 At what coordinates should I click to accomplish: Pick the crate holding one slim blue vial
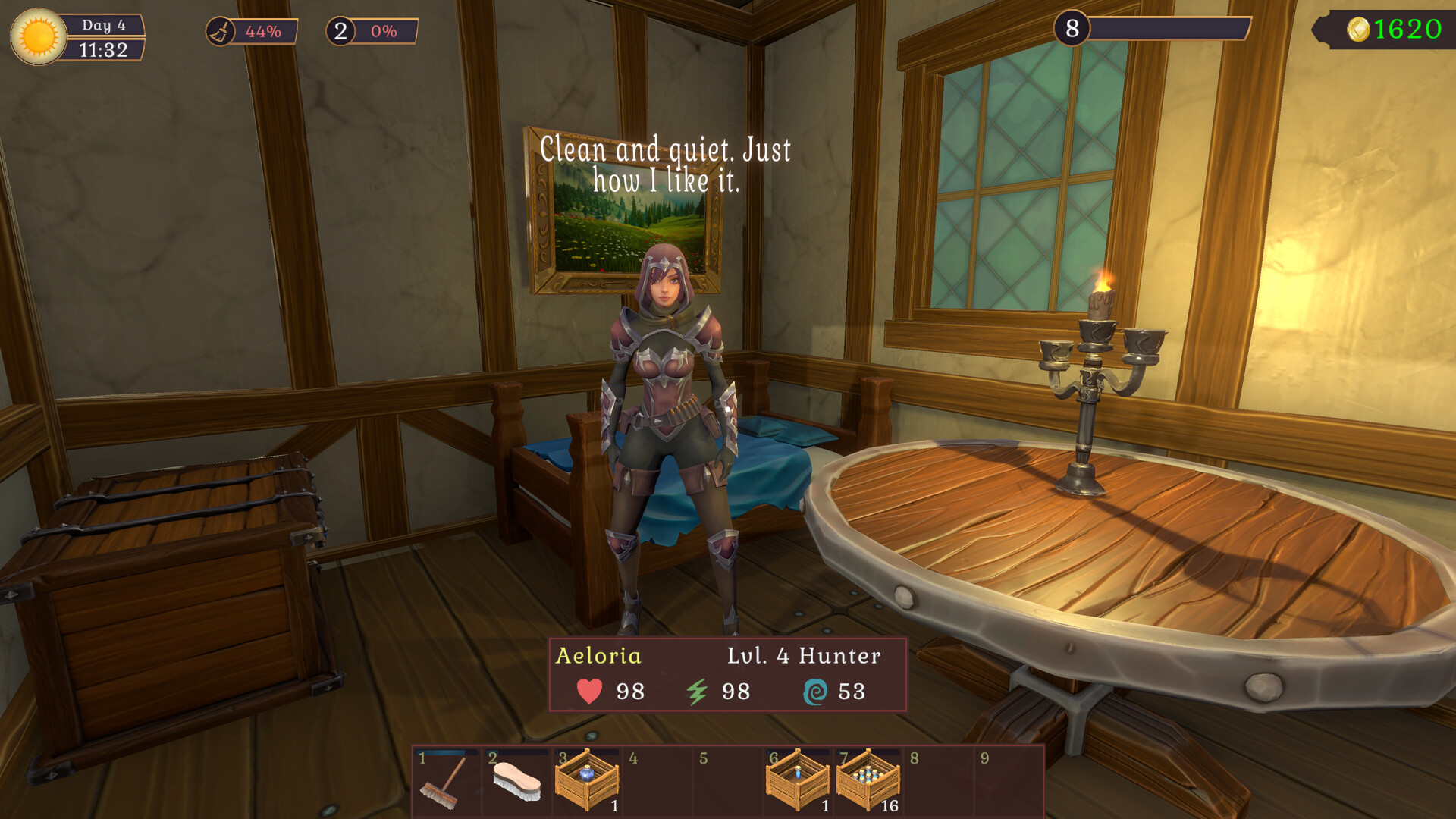pos(798,782)
